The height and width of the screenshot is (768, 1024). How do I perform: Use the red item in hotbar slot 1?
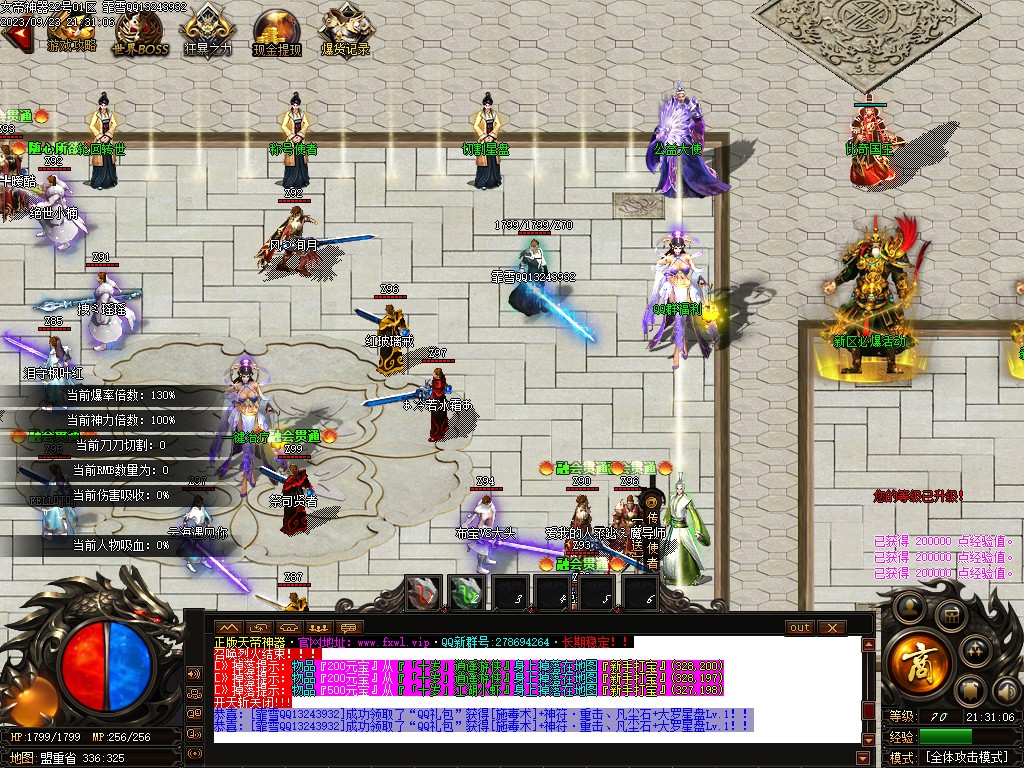[423, 592]
